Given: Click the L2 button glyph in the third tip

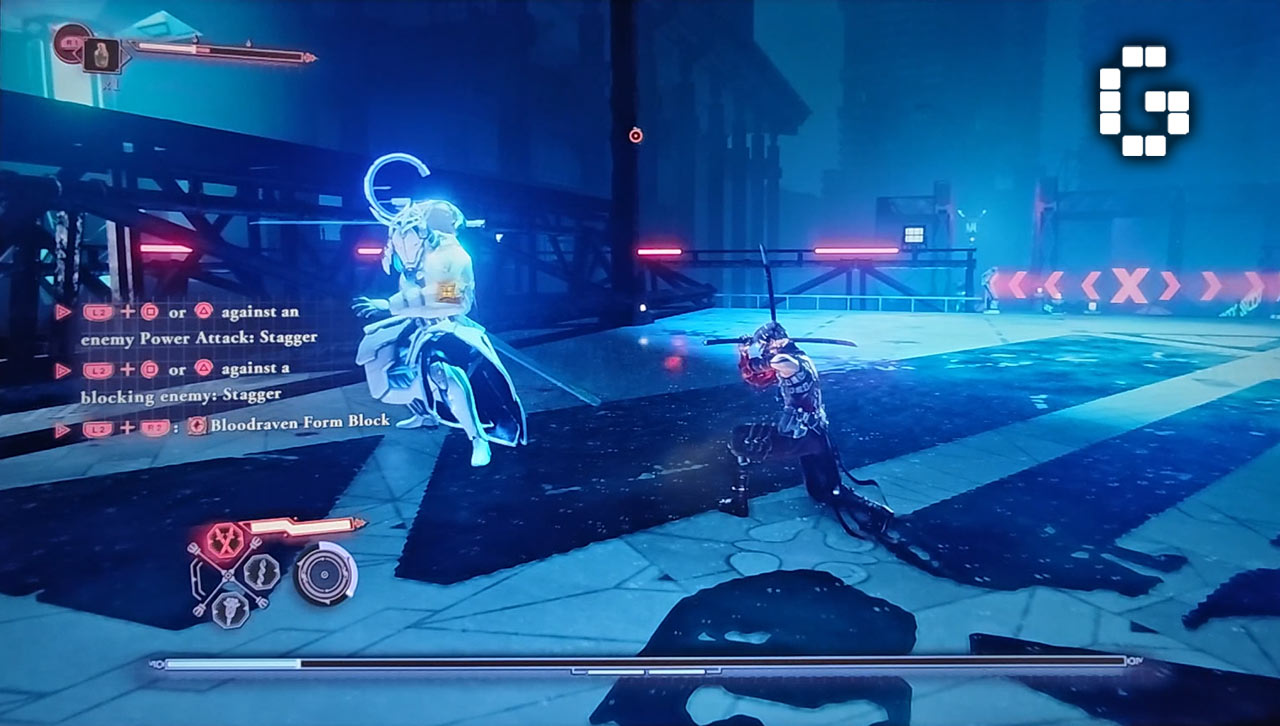Looking at the screenshot, I should [x=99, y=427].
